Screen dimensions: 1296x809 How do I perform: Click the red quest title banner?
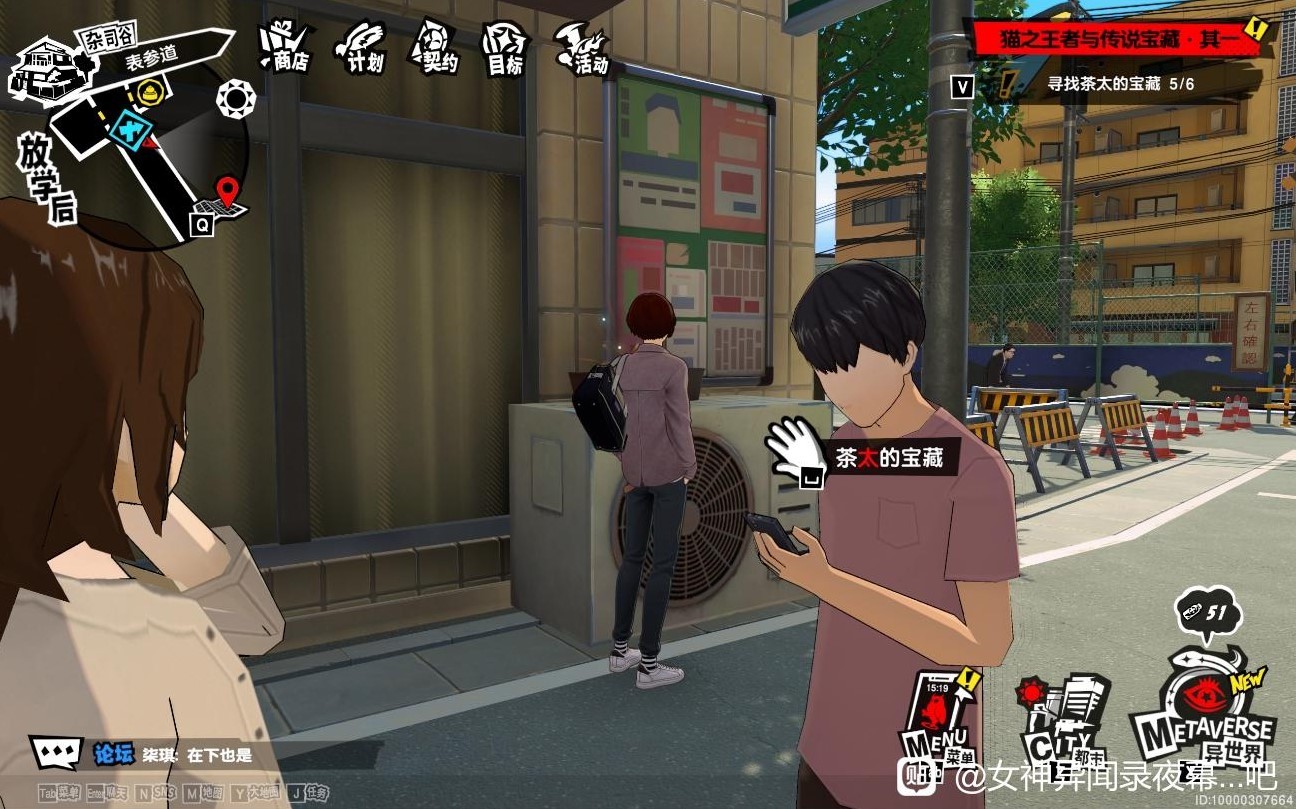click(x=1118, y=39)
